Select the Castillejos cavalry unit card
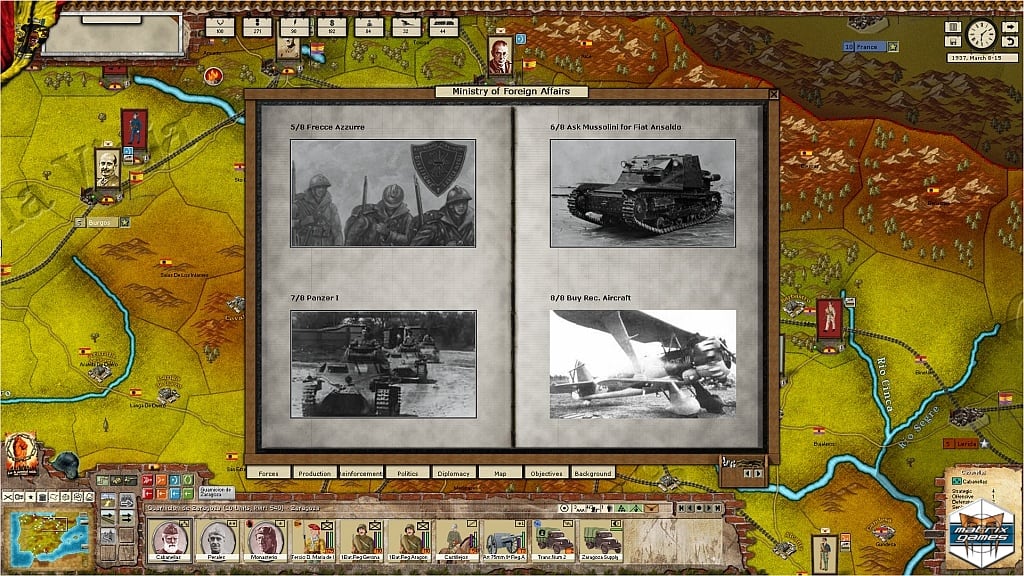 457,540
